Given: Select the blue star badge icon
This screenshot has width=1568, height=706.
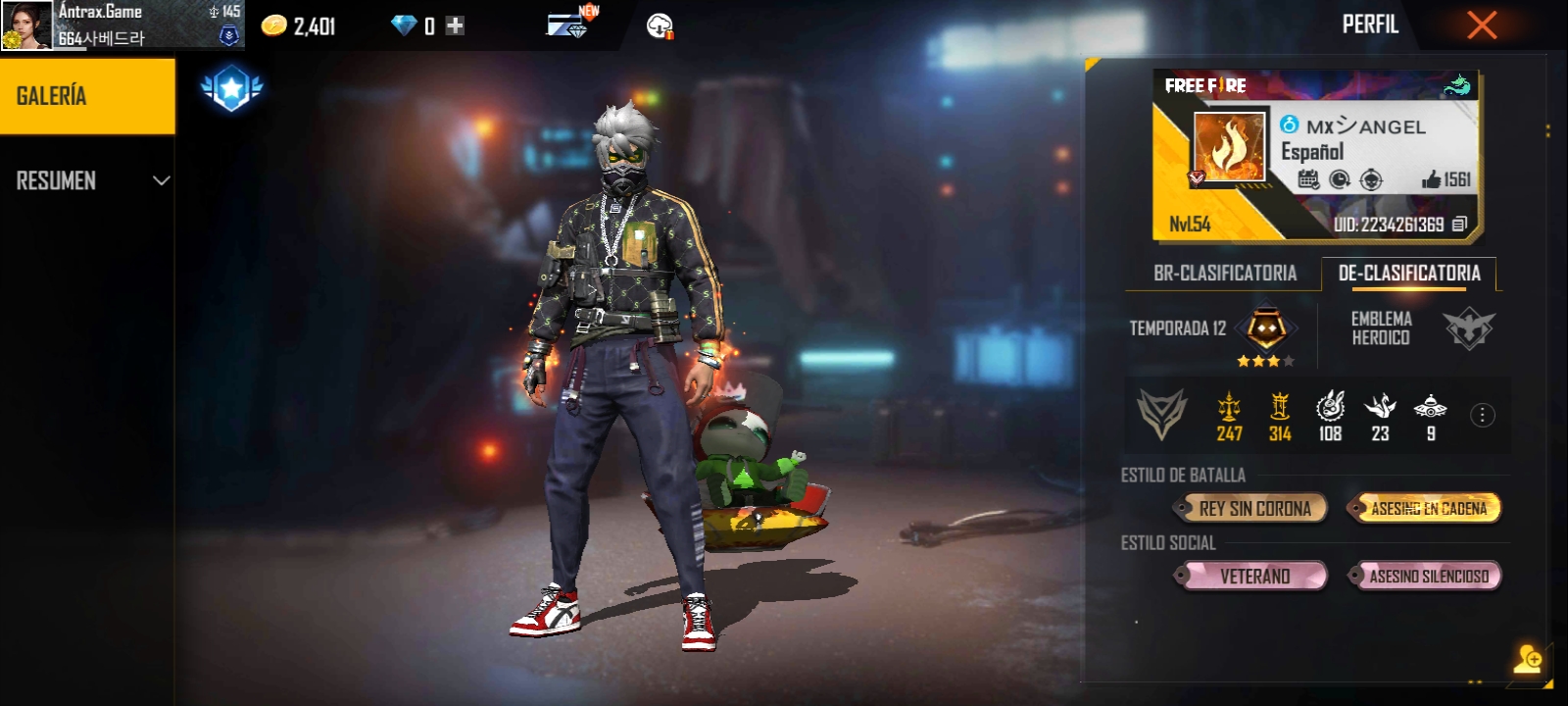Looking at the screenshot, I should [x=231, y=89].
